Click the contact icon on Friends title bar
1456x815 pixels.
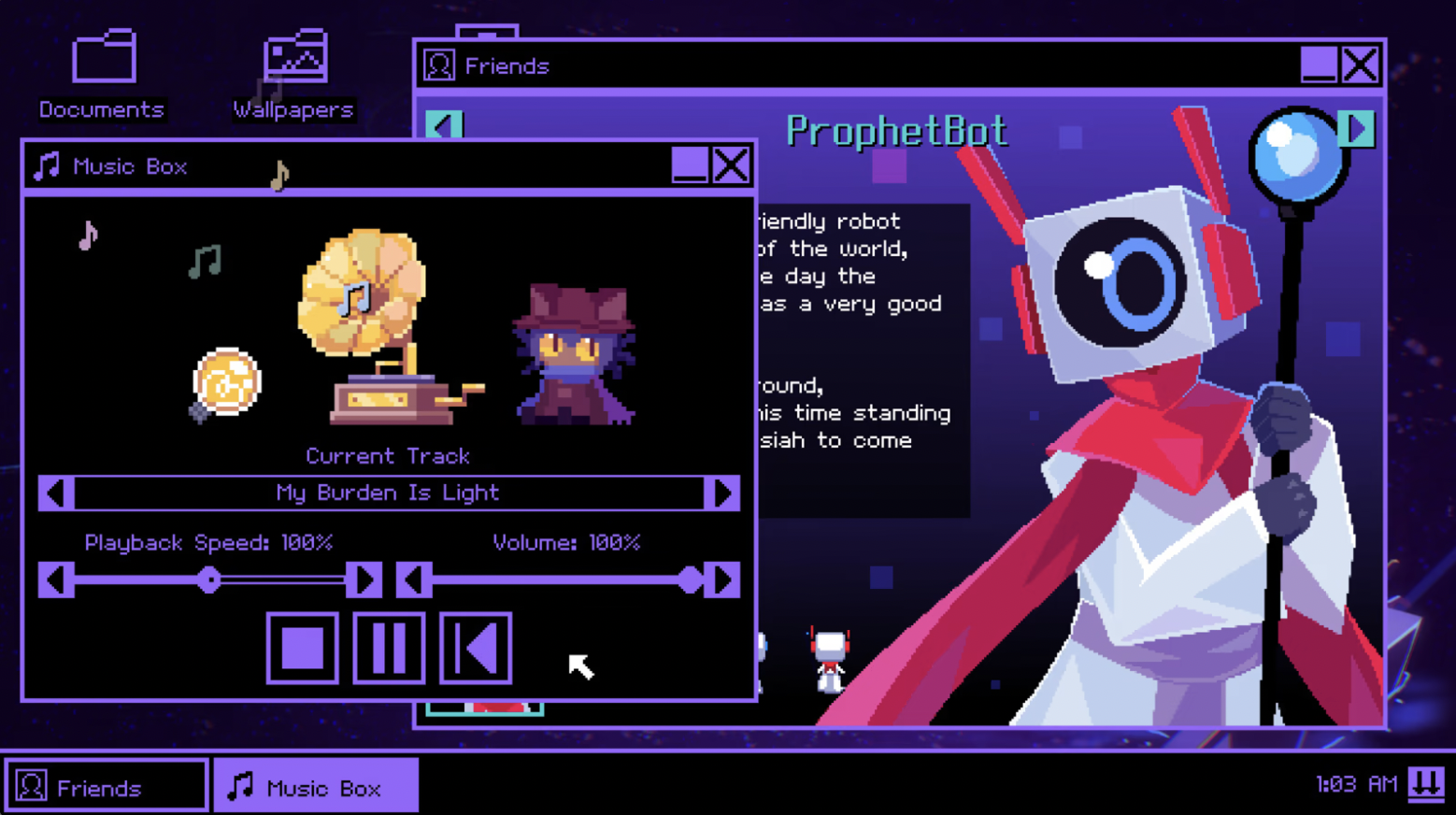click(x=438, y=64)
